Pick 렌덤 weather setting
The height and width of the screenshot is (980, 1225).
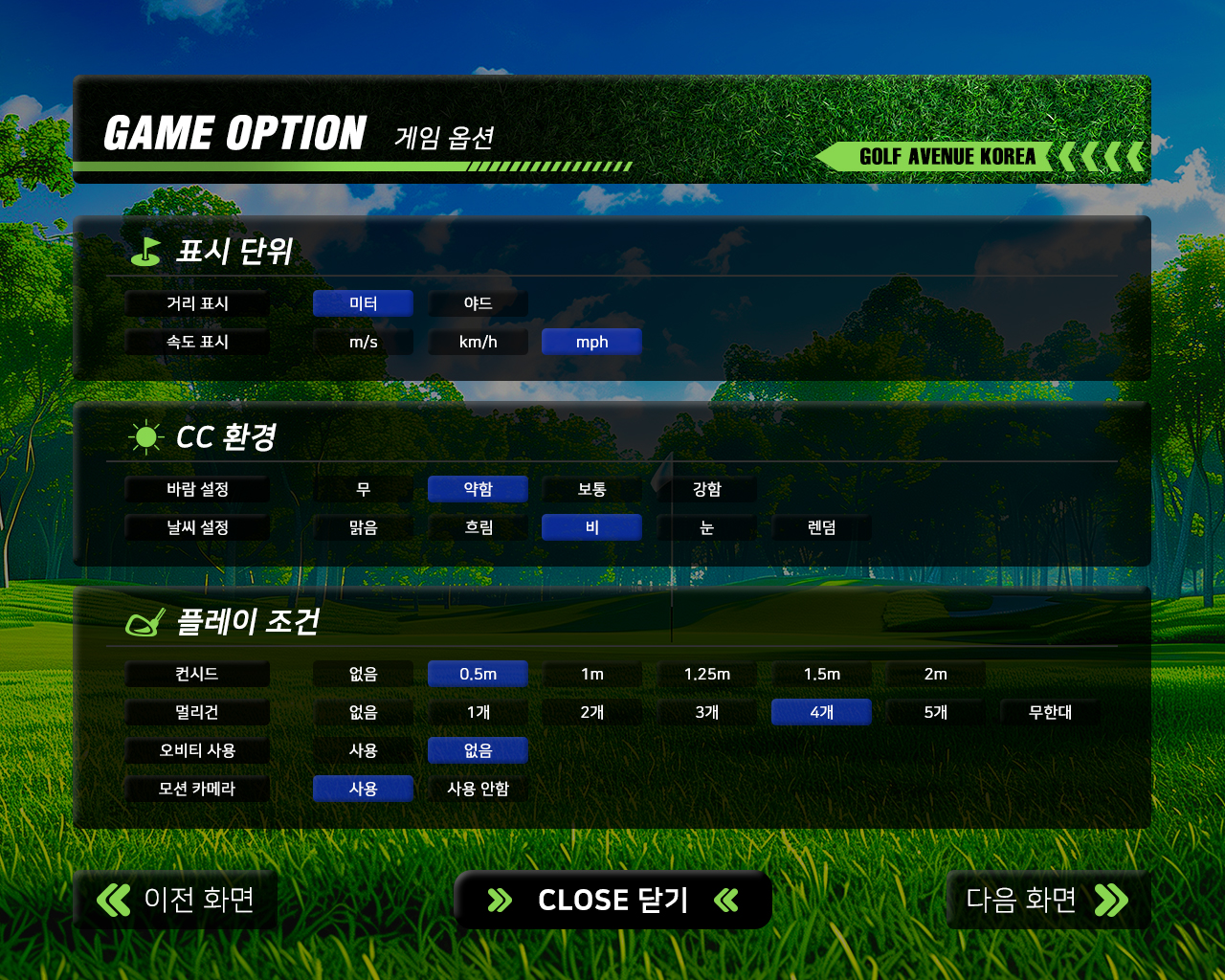pyautogui.click(x=821, y=527)
